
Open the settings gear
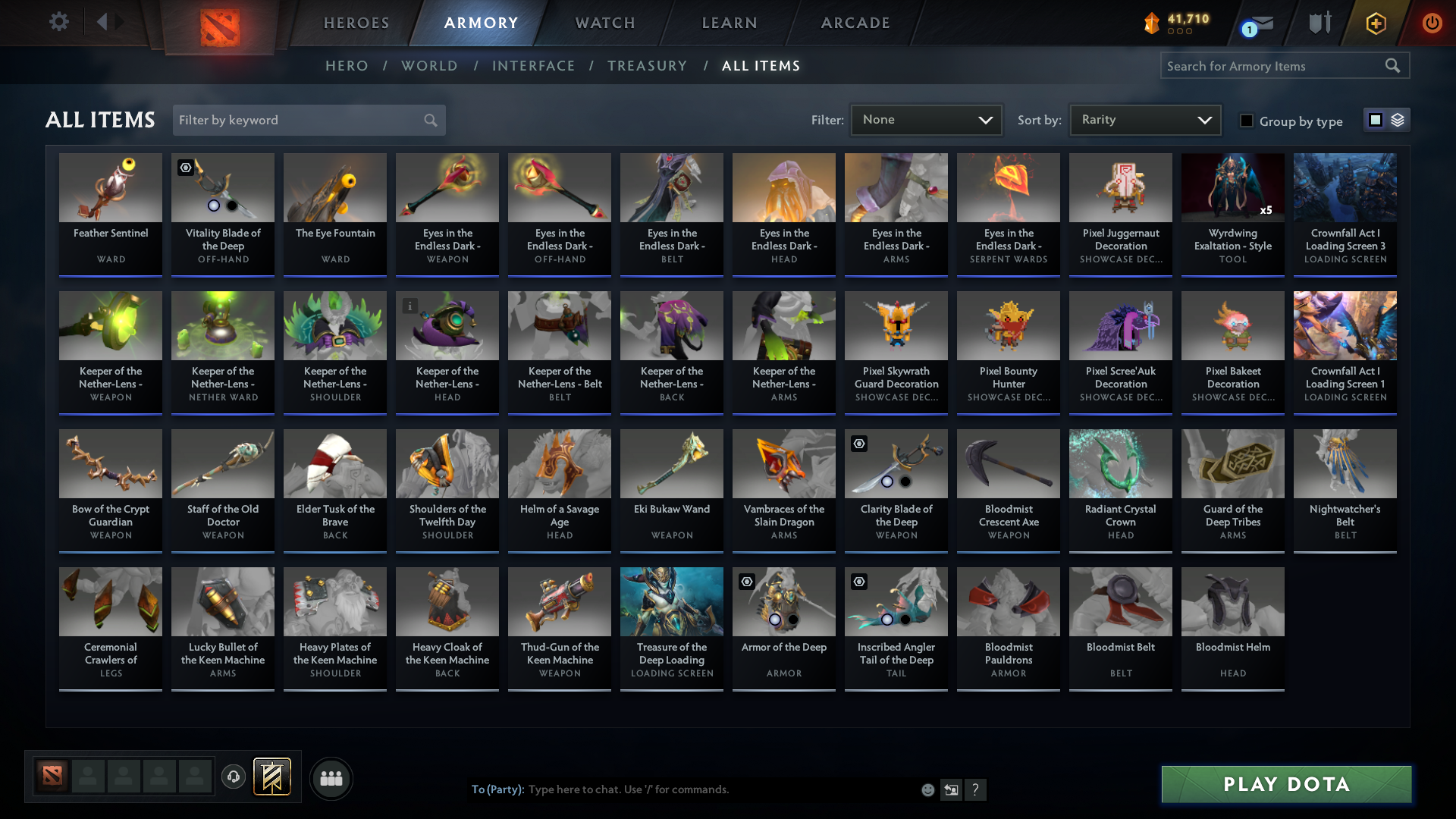58,22
